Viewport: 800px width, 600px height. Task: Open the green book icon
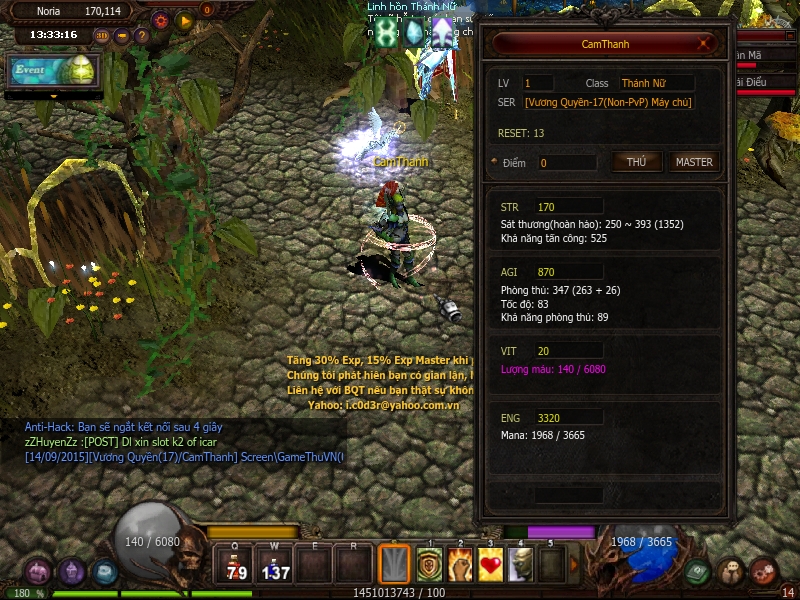coord(698,572)
